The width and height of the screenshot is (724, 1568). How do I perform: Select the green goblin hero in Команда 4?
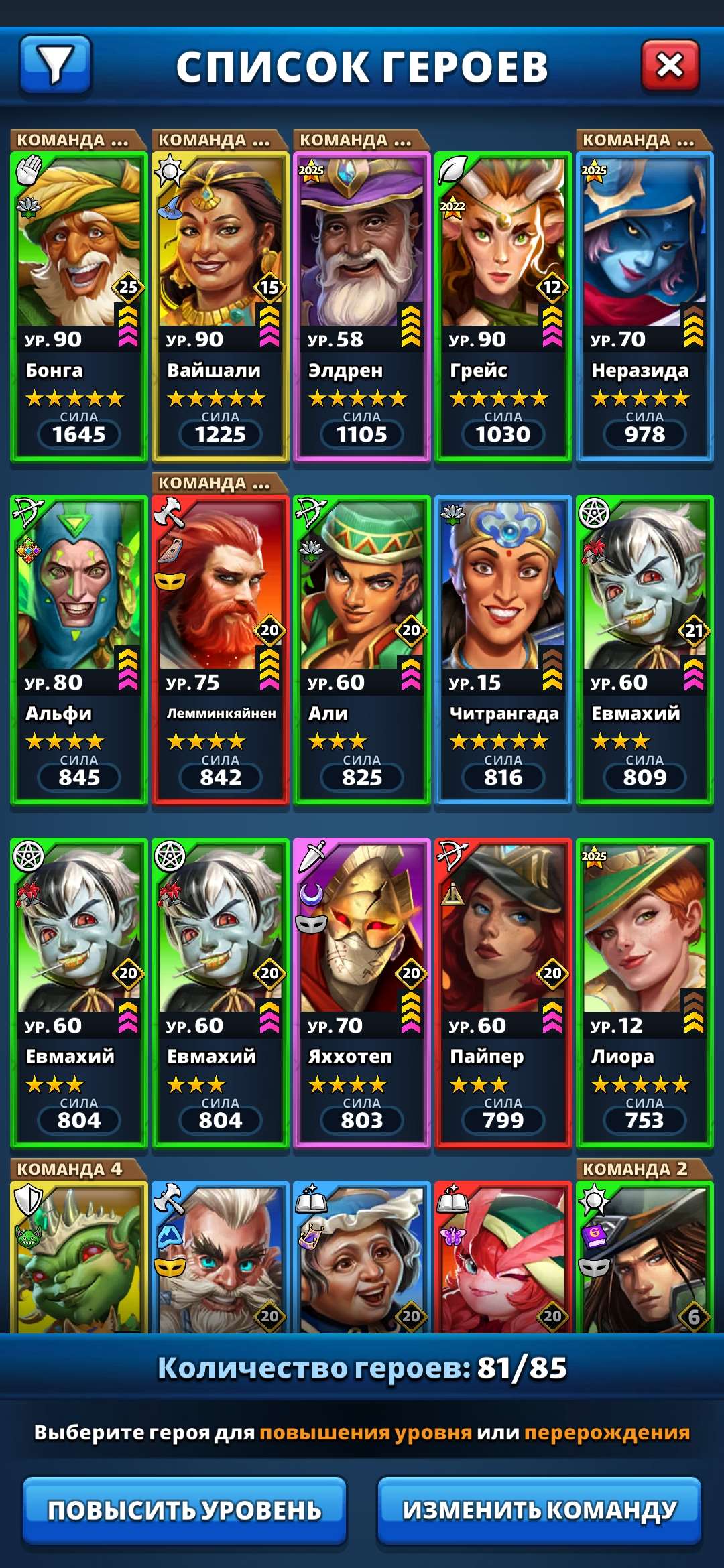pyautogui.click(x=79, y=1260)
